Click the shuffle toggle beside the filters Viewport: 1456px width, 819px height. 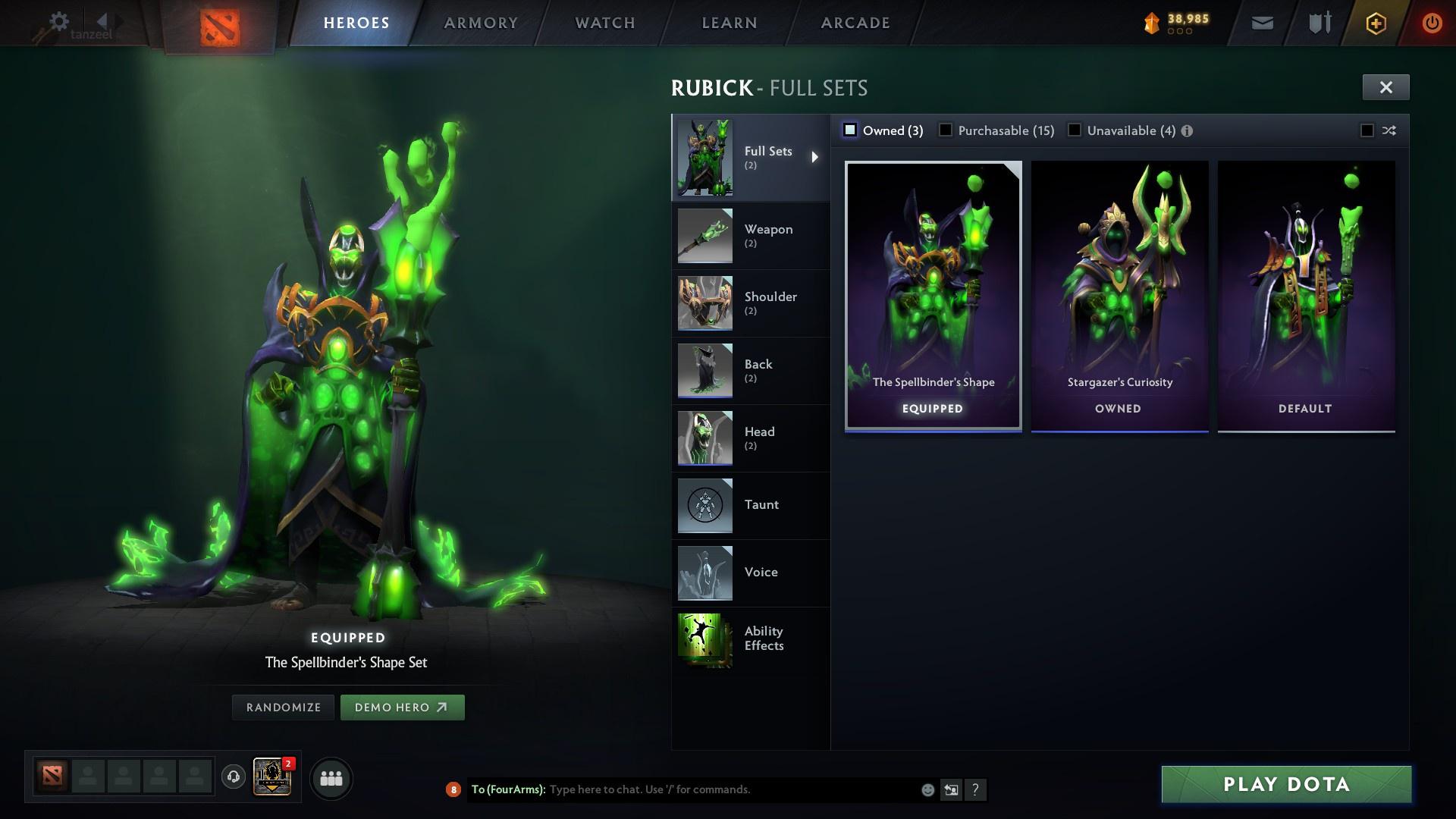pos(1389,130)
